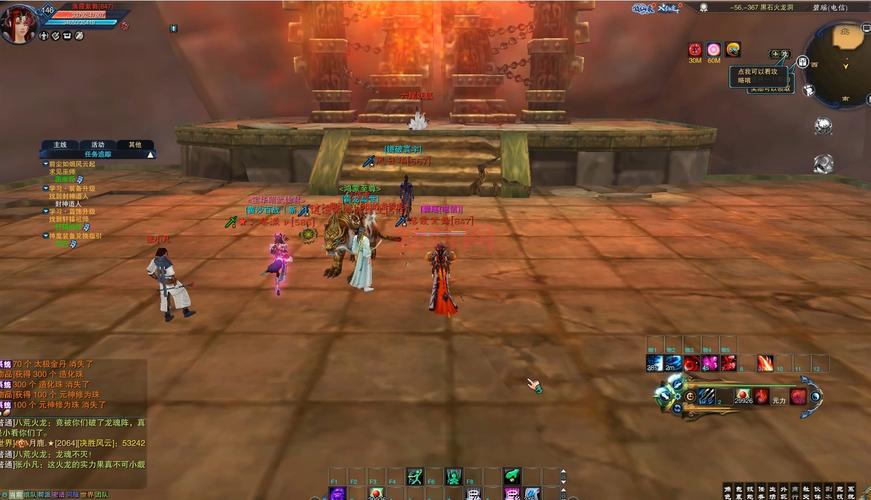Activate the red flame slash skill

(x=765, y=363)
